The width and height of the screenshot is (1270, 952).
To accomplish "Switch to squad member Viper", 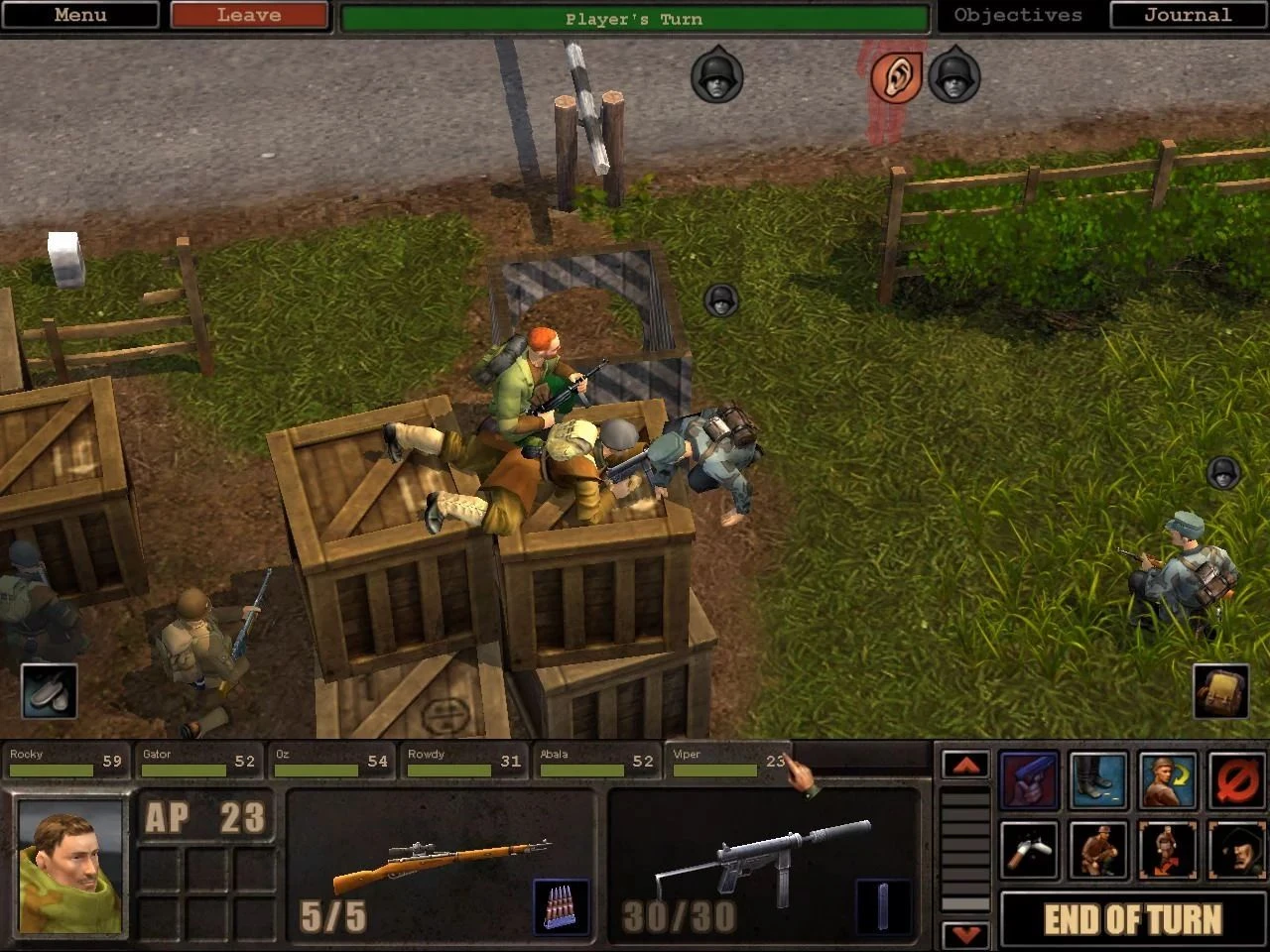I will point(727,761).
